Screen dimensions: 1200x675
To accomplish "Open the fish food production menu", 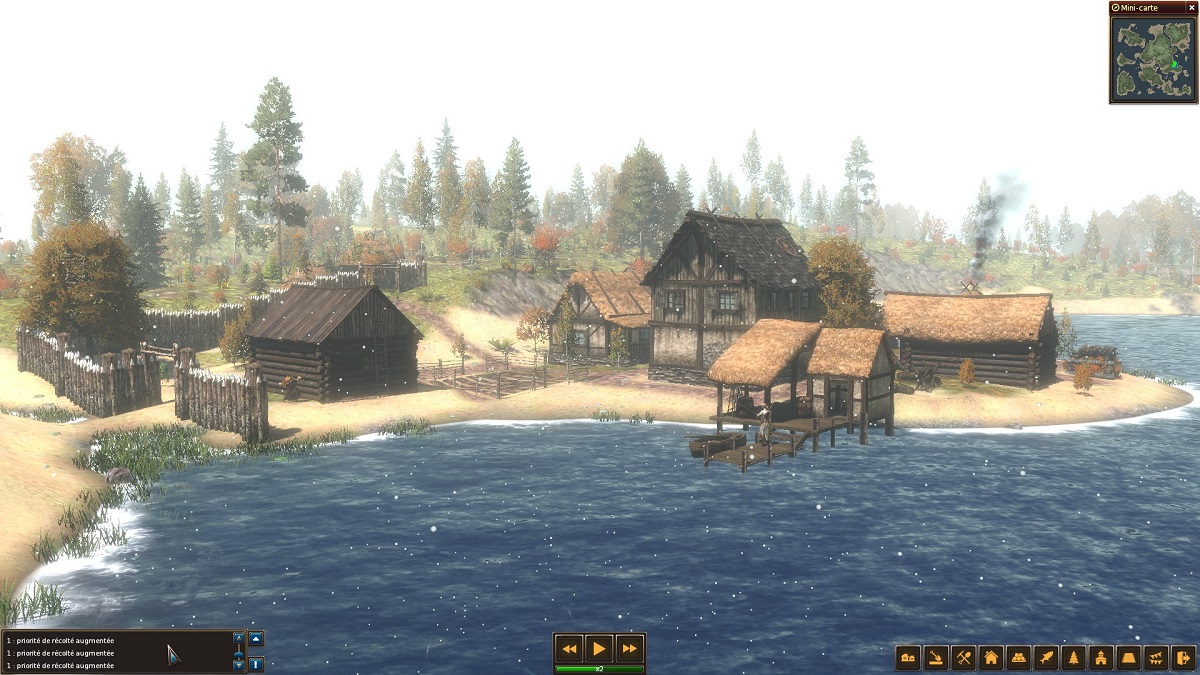I will [x=1046, y=658].
